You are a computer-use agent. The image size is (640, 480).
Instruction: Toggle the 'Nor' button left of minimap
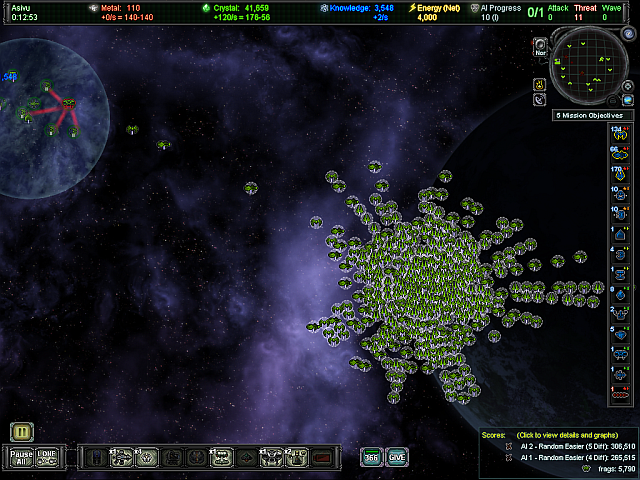[x=540, y=47]
